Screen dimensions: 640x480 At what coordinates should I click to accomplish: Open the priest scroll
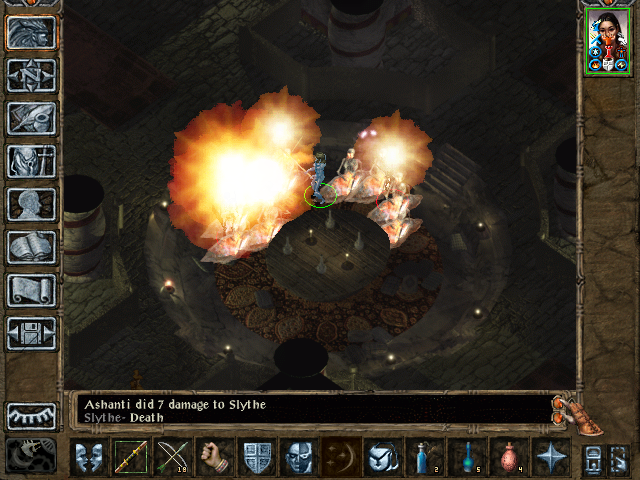32,290
